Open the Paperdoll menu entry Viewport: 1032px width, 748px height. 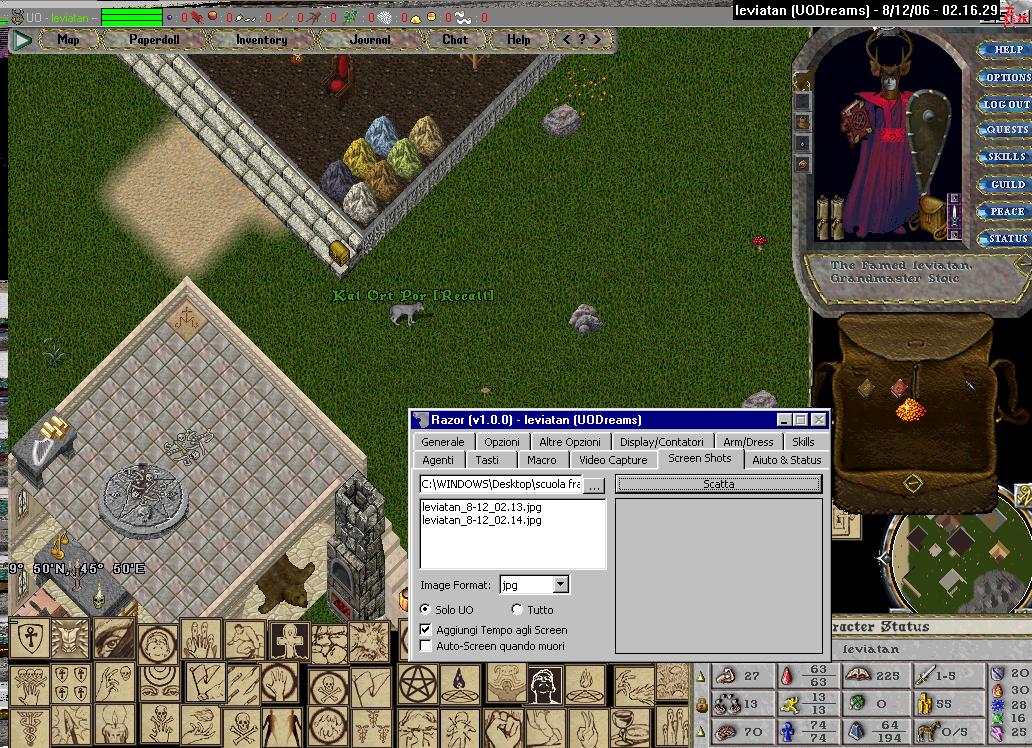click(x=152, y=40)
